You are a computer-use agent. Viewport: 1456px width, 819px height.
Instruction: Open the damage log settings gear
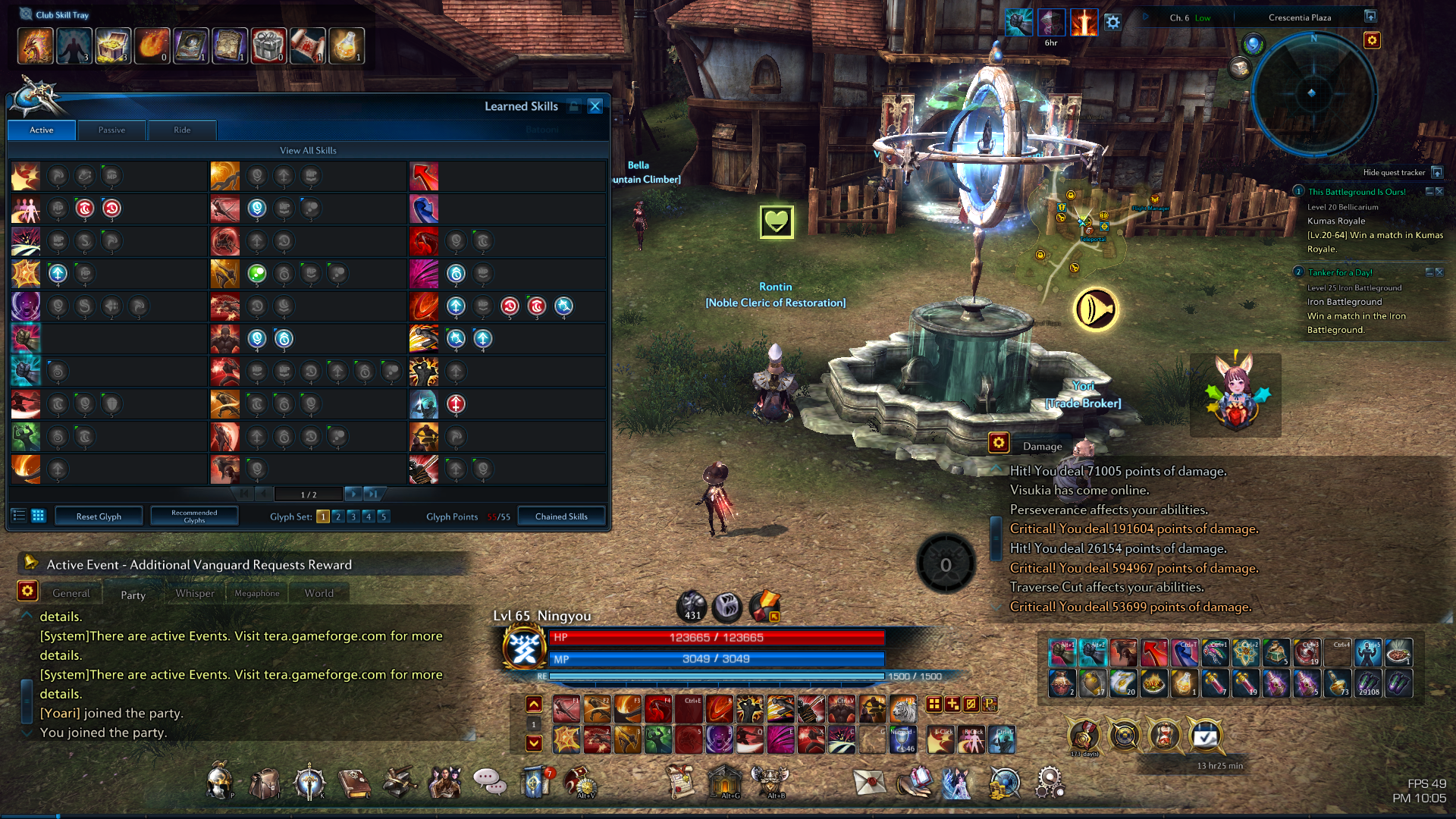(x=999, y=443)
